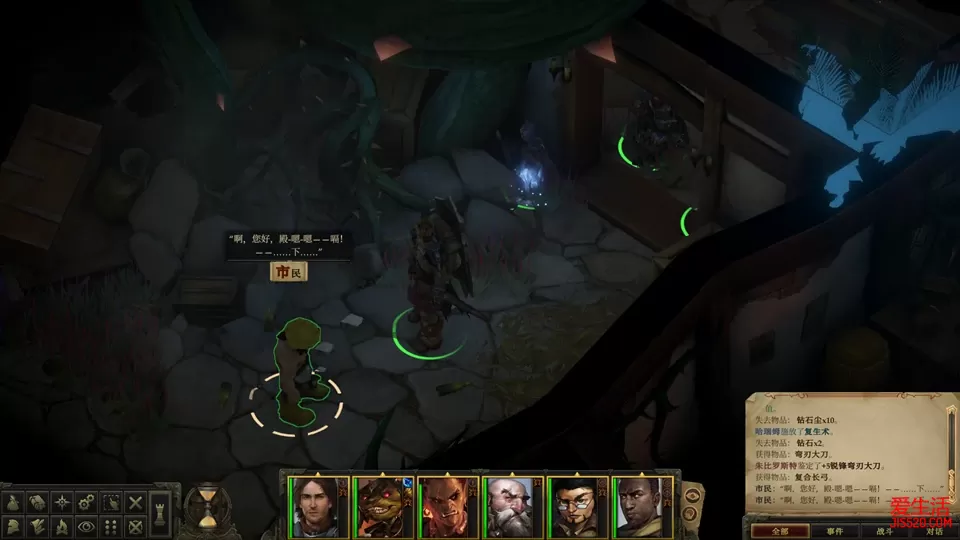Click the bag inventory icon
Image resolution: width=960 pixels, height=540 pixels.
point(14,501)
